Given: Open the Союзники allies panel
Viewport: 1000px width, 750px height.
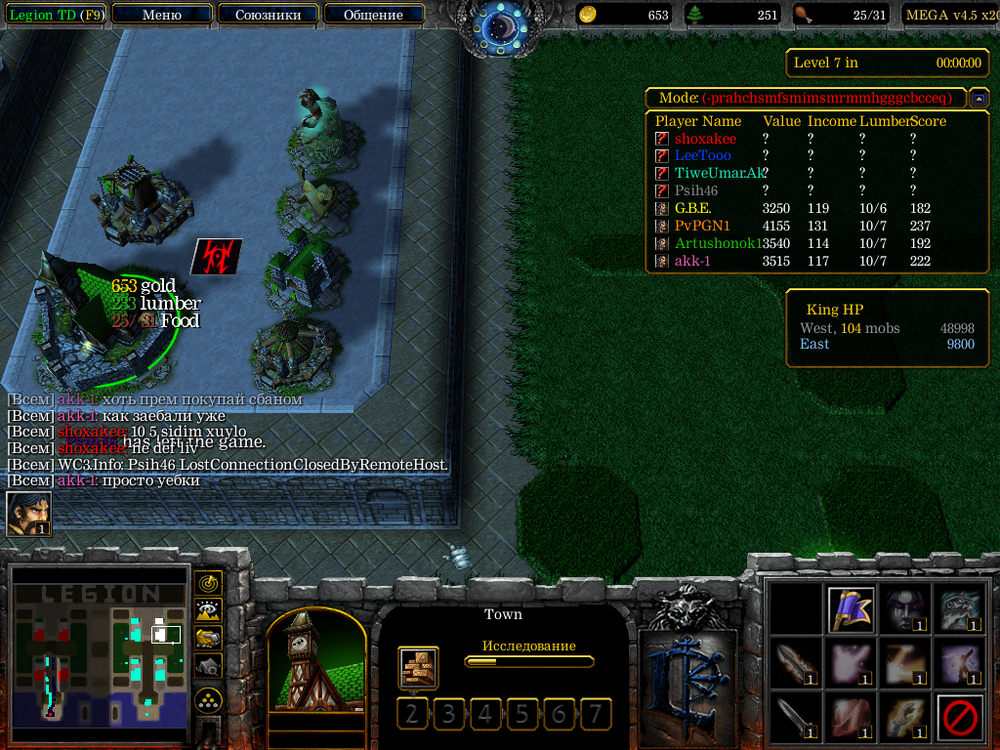Looking at the screenshot, I should point(268,15).
